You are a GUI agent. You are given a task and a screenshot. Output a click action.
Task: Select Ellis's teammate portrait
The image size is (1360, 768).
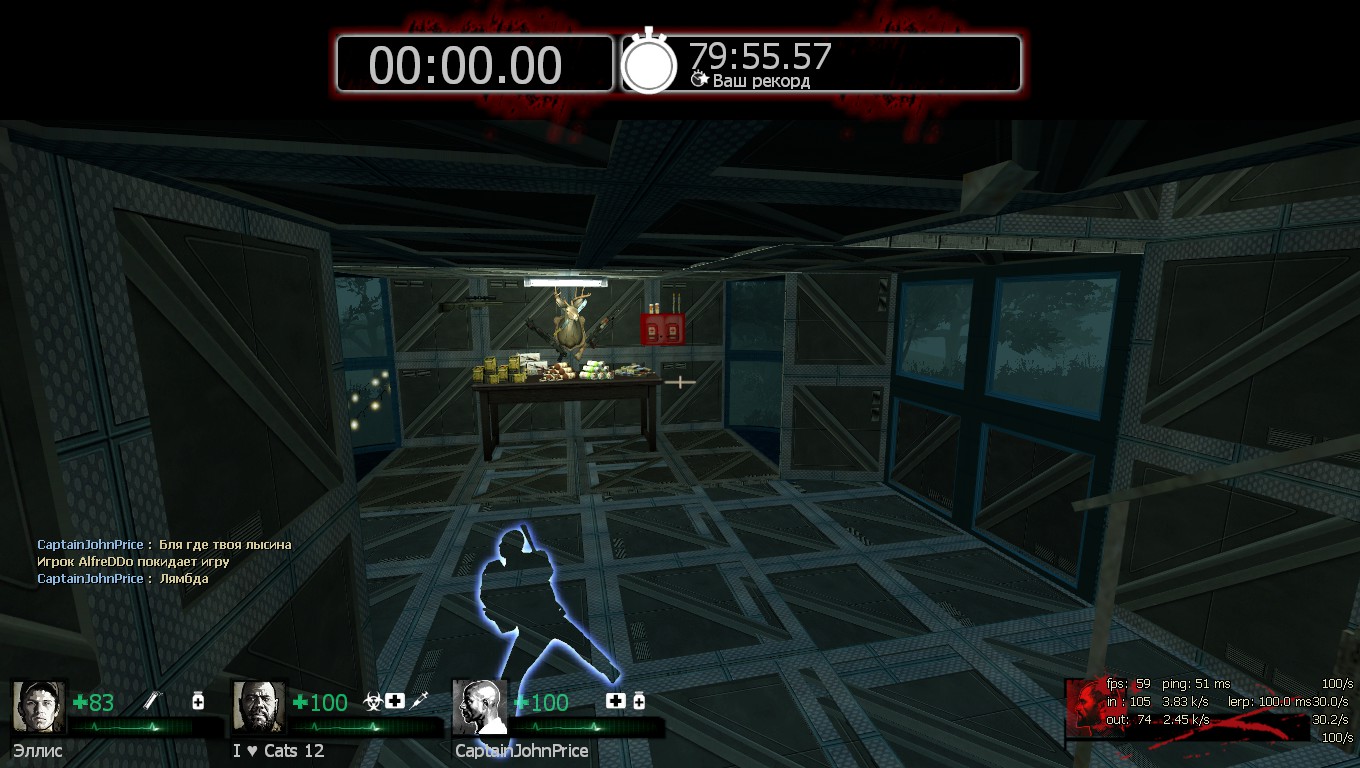point(39,707)
